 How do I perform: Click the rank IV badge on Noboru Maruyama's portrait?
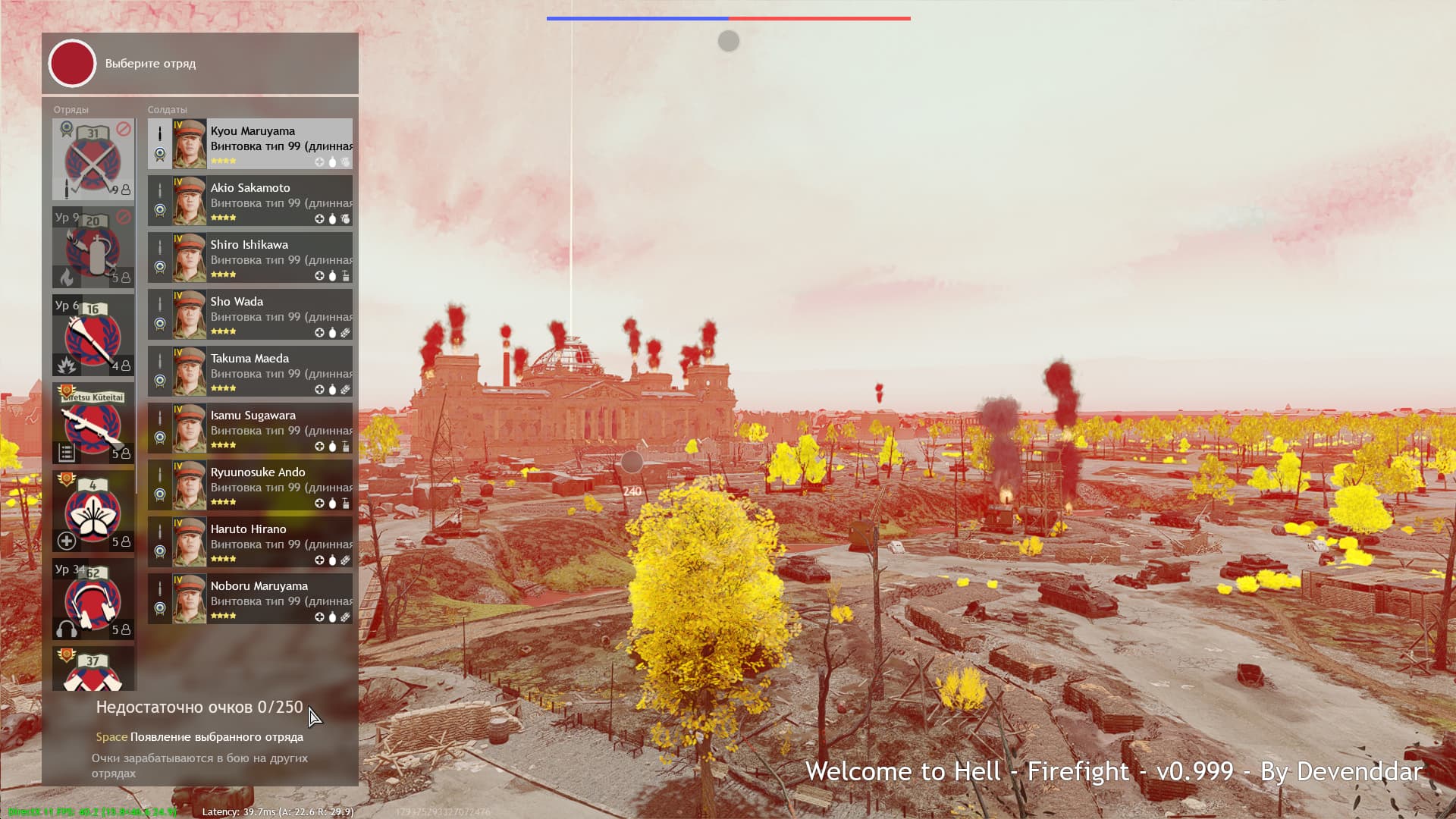(x=177, y=580)
